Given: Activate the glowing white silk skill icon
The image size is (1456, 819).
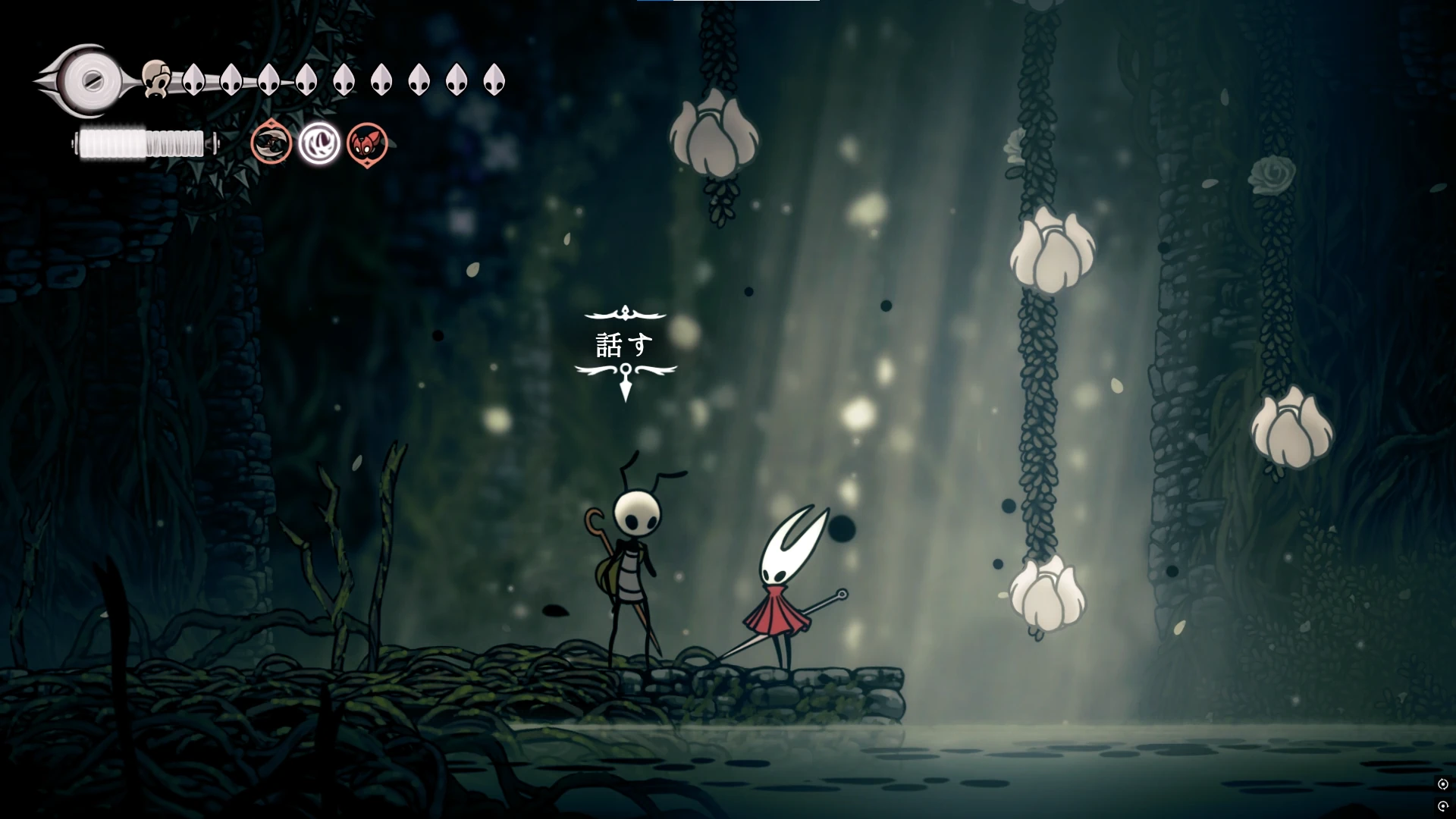Looking at the screenshot, I should click(x=319, y=143).
